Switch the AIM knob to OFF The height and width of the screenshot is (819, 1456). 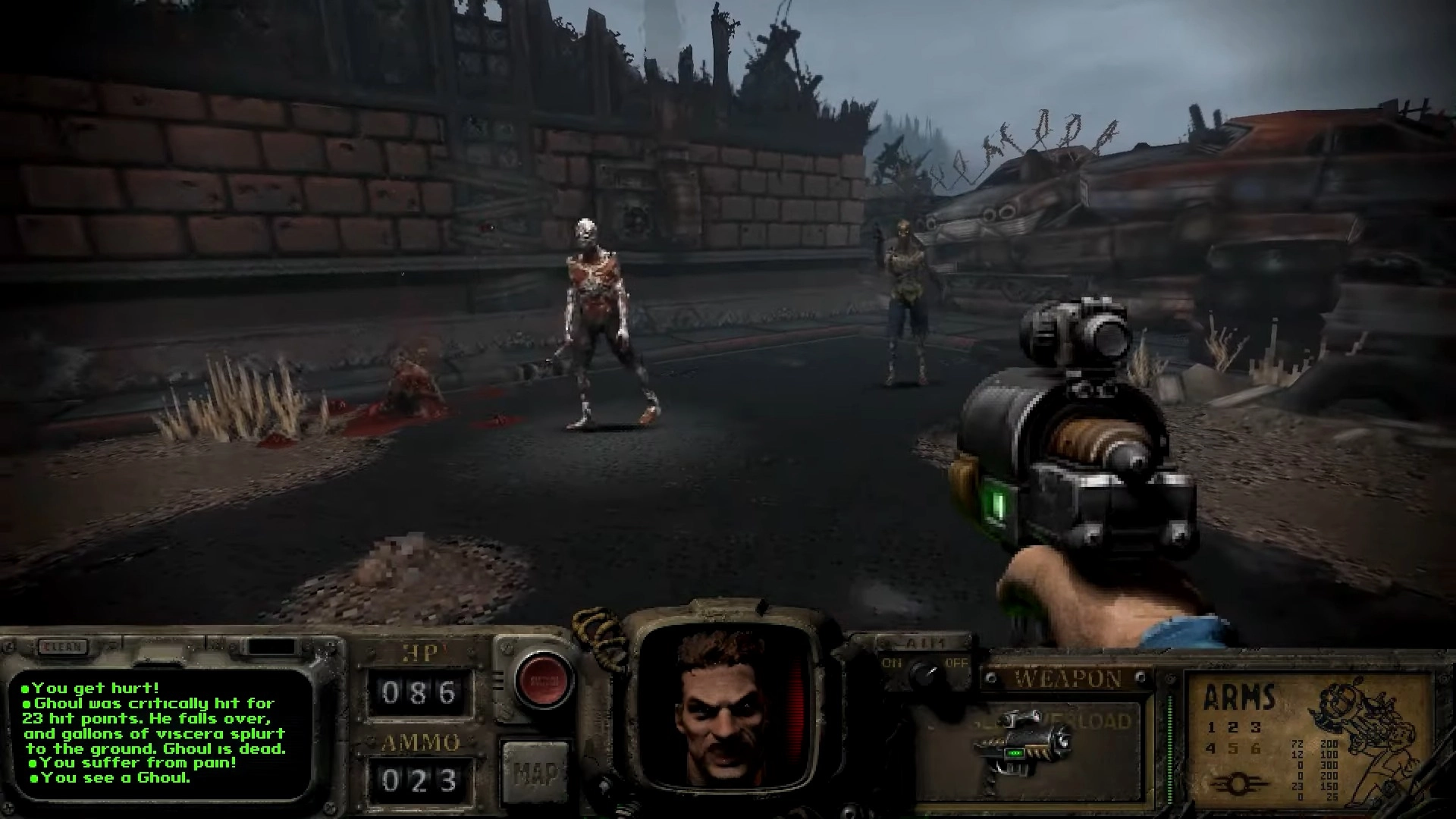click(x=957, y=663)
